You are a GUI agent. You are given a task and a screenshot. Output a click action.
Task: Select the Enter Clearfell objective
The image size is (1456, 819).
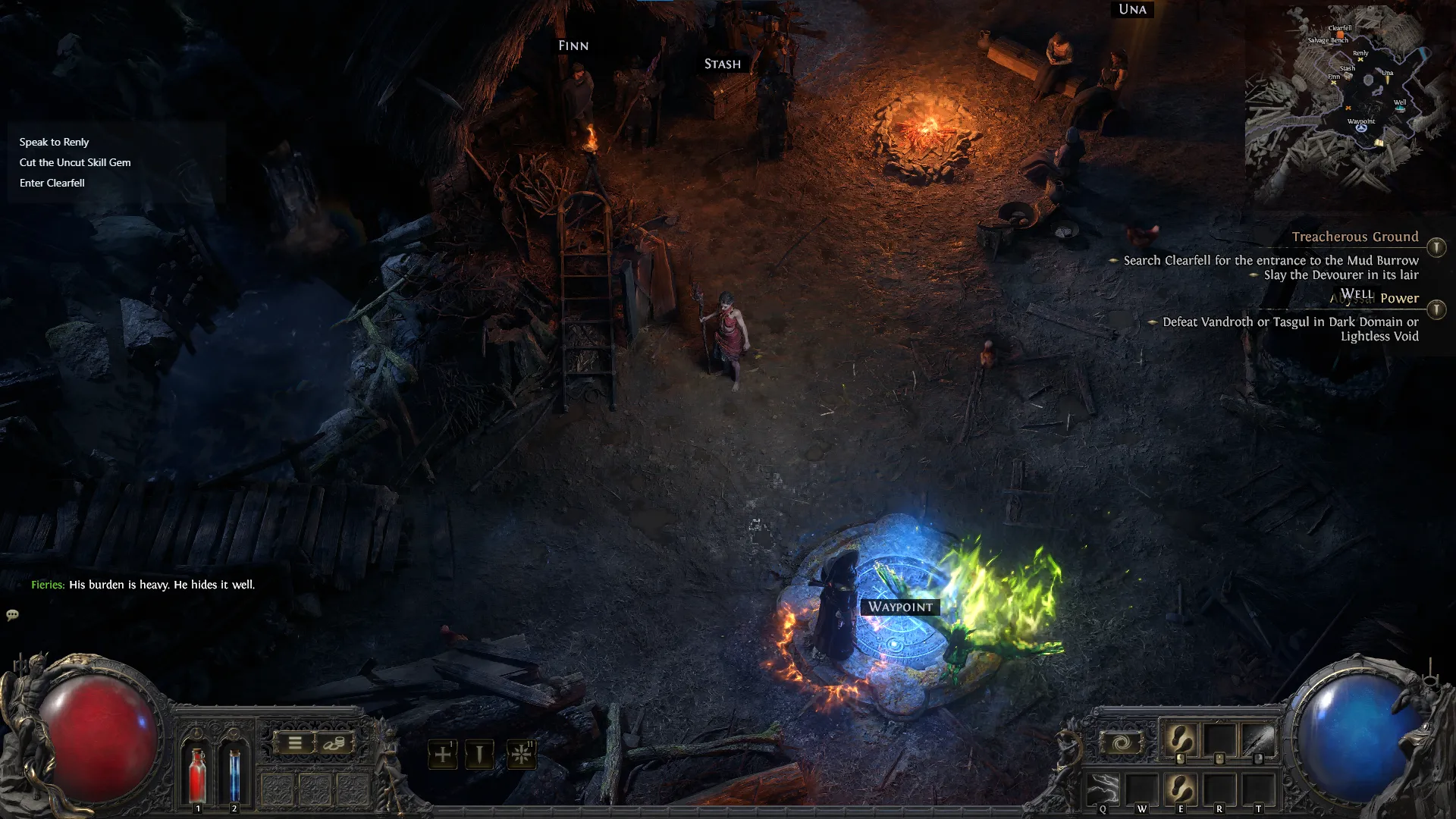(52, 182)
